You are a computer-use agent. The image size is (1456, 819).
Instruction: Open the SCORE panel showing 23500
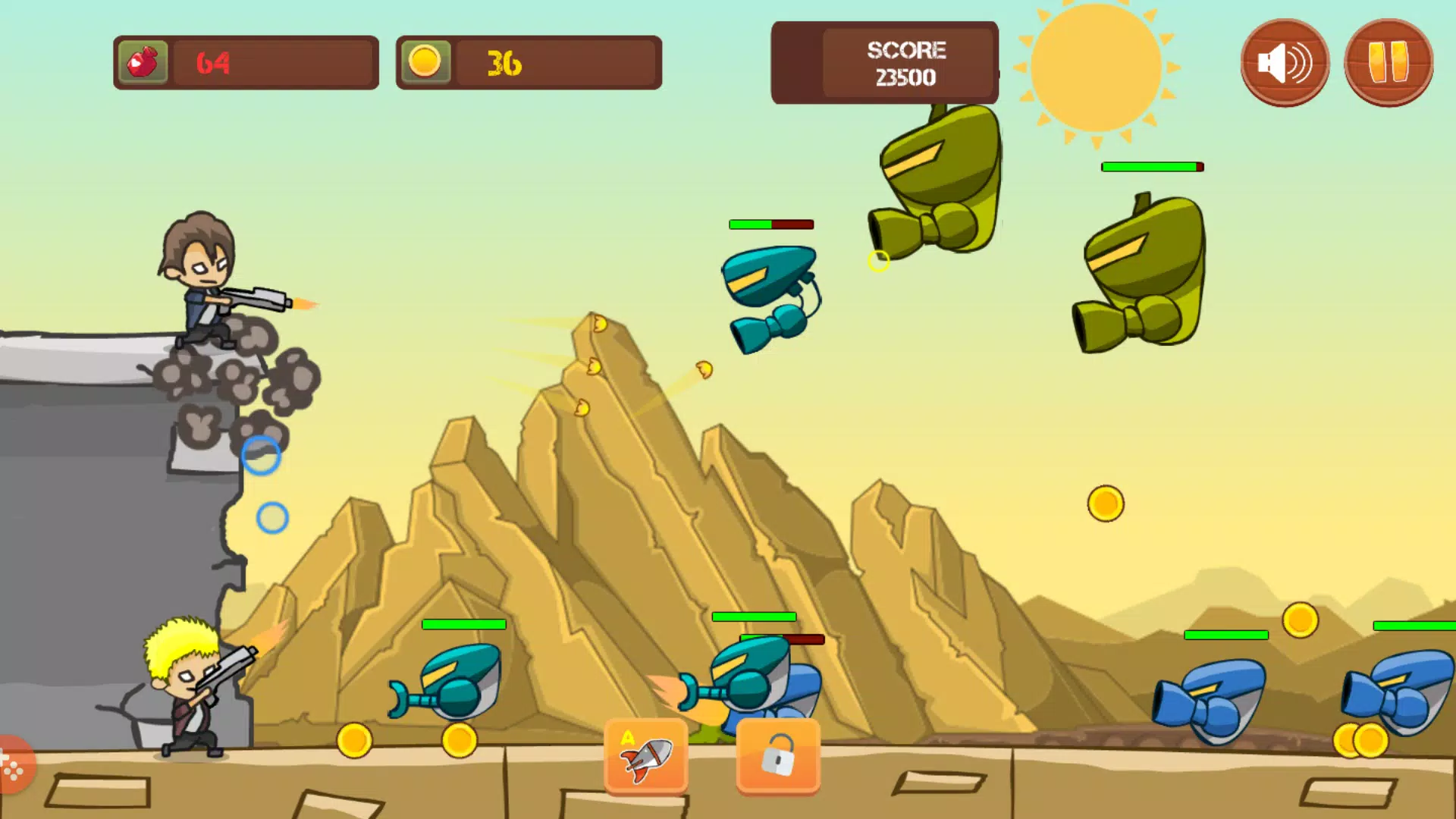click(x=884, y=62)
